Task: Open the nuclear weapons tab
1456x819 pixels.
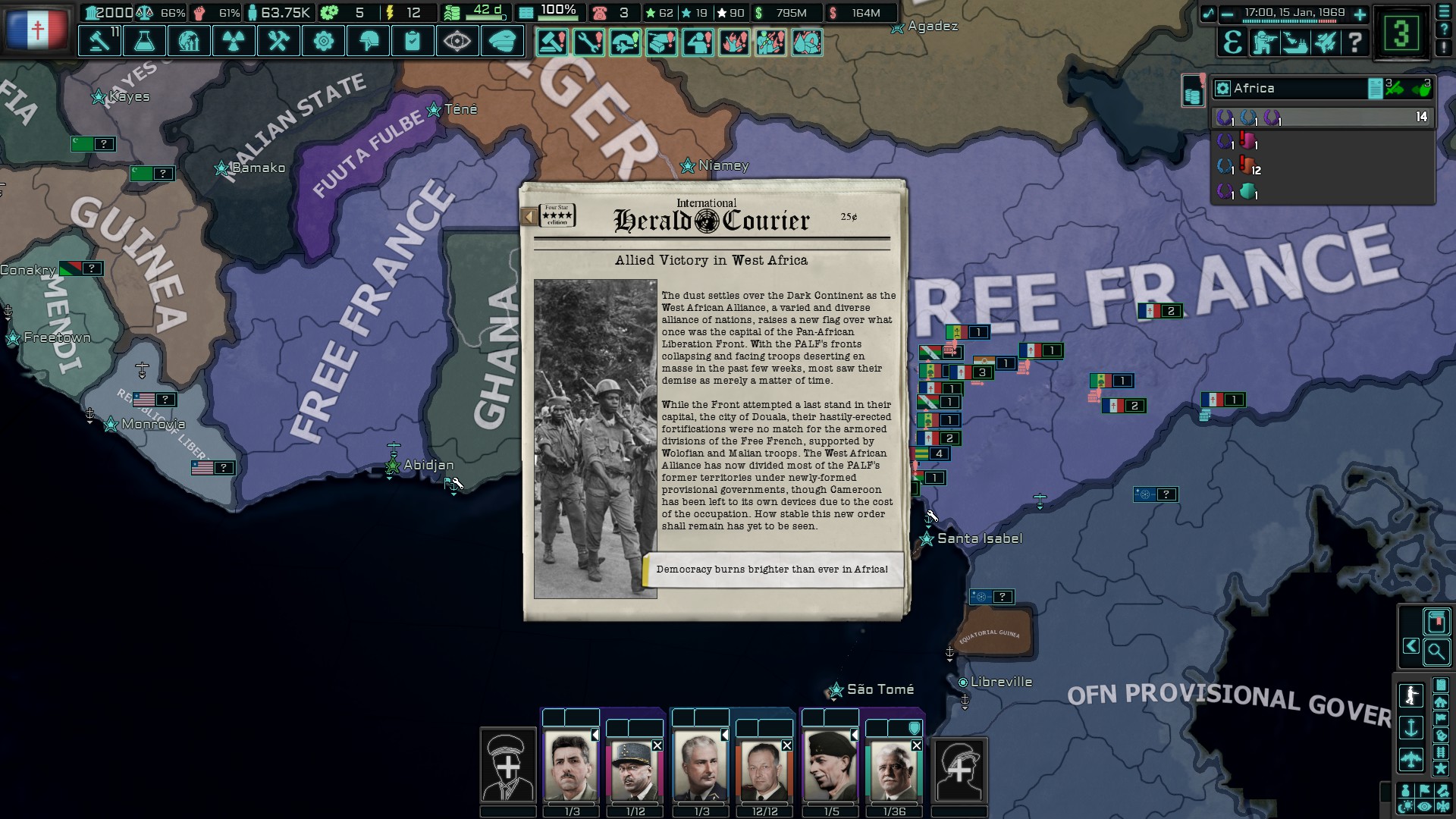Action: (233, 41)
